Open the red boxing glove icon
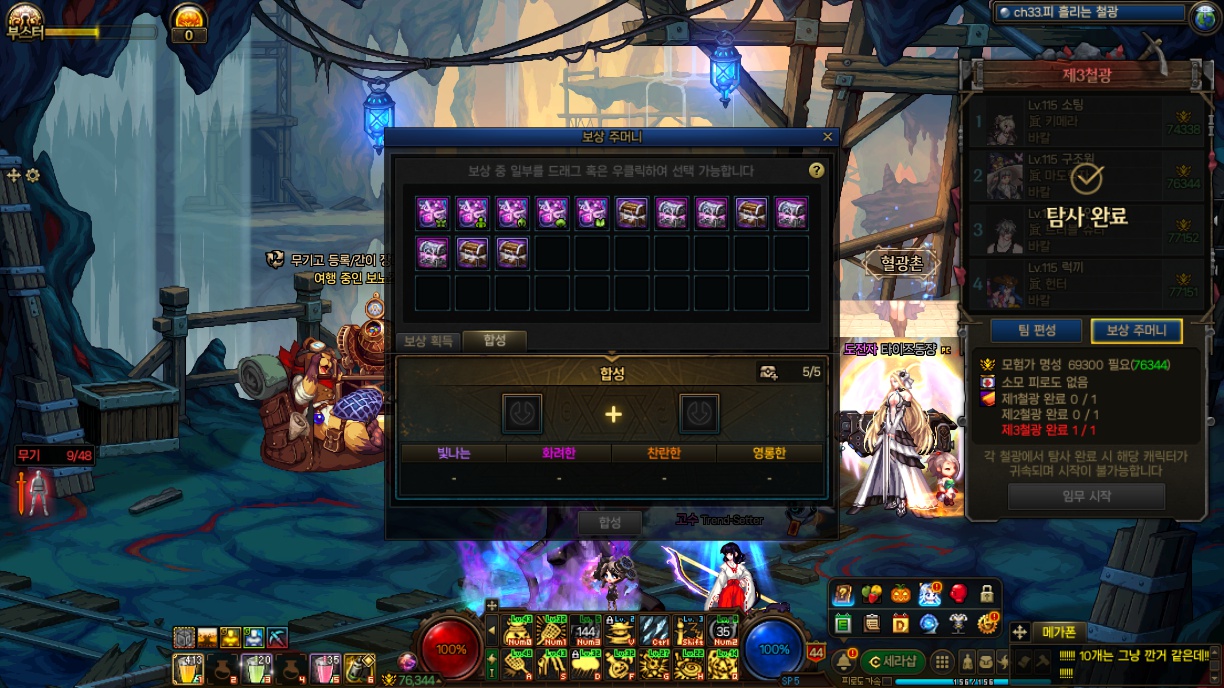Screen dimensions: 1224x688 958,595
